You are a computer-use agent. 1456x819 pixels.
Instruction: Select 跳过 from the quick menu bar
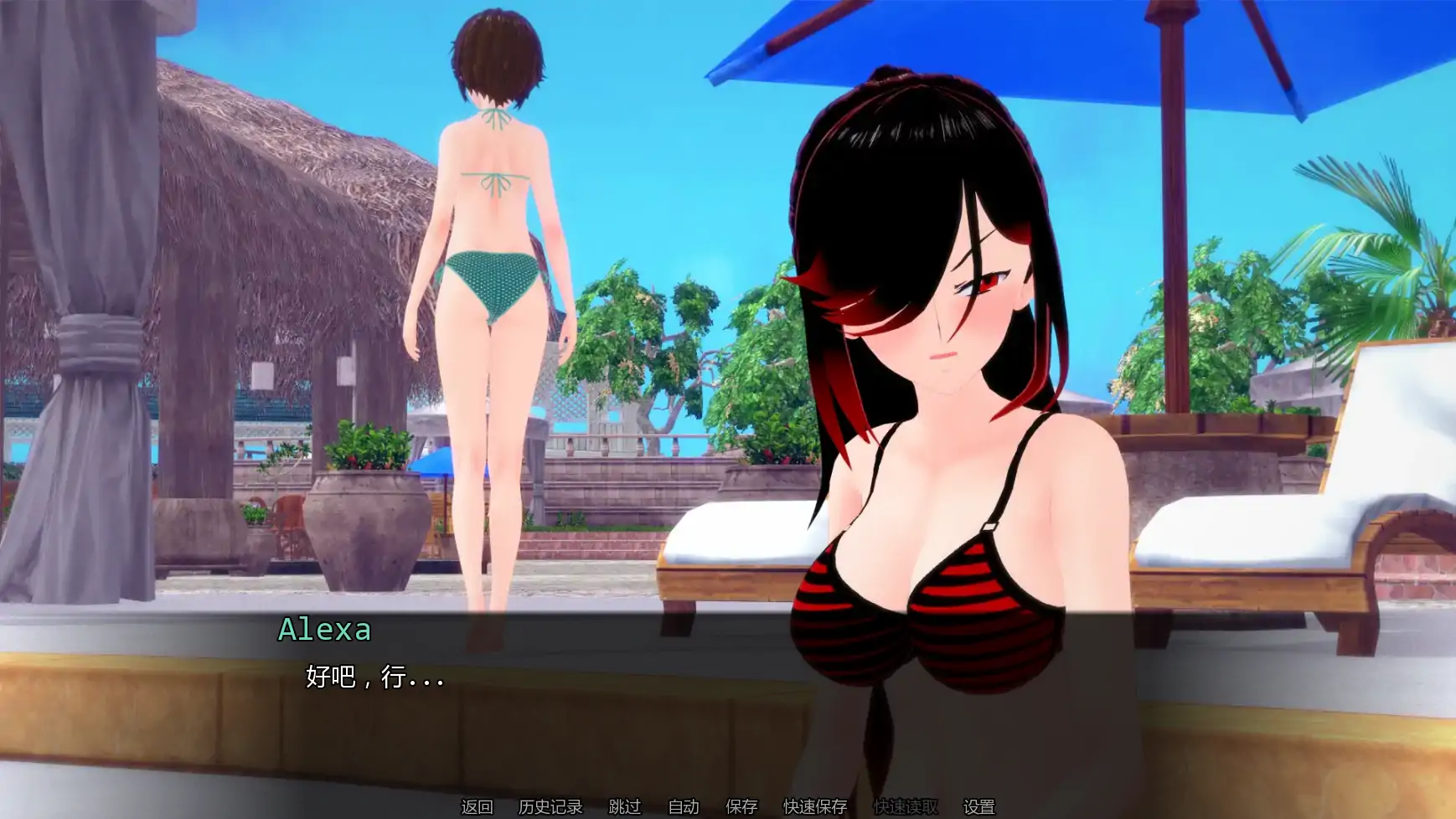point(623,806)
